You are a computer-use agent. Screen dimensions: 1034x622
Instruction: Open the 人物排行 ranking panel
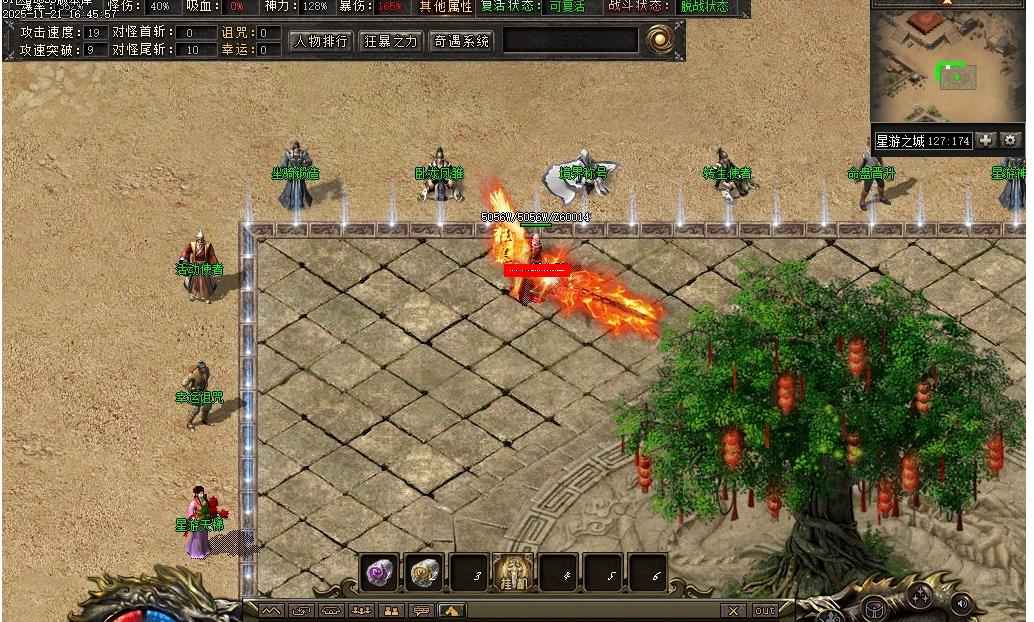tap(321, 41)
